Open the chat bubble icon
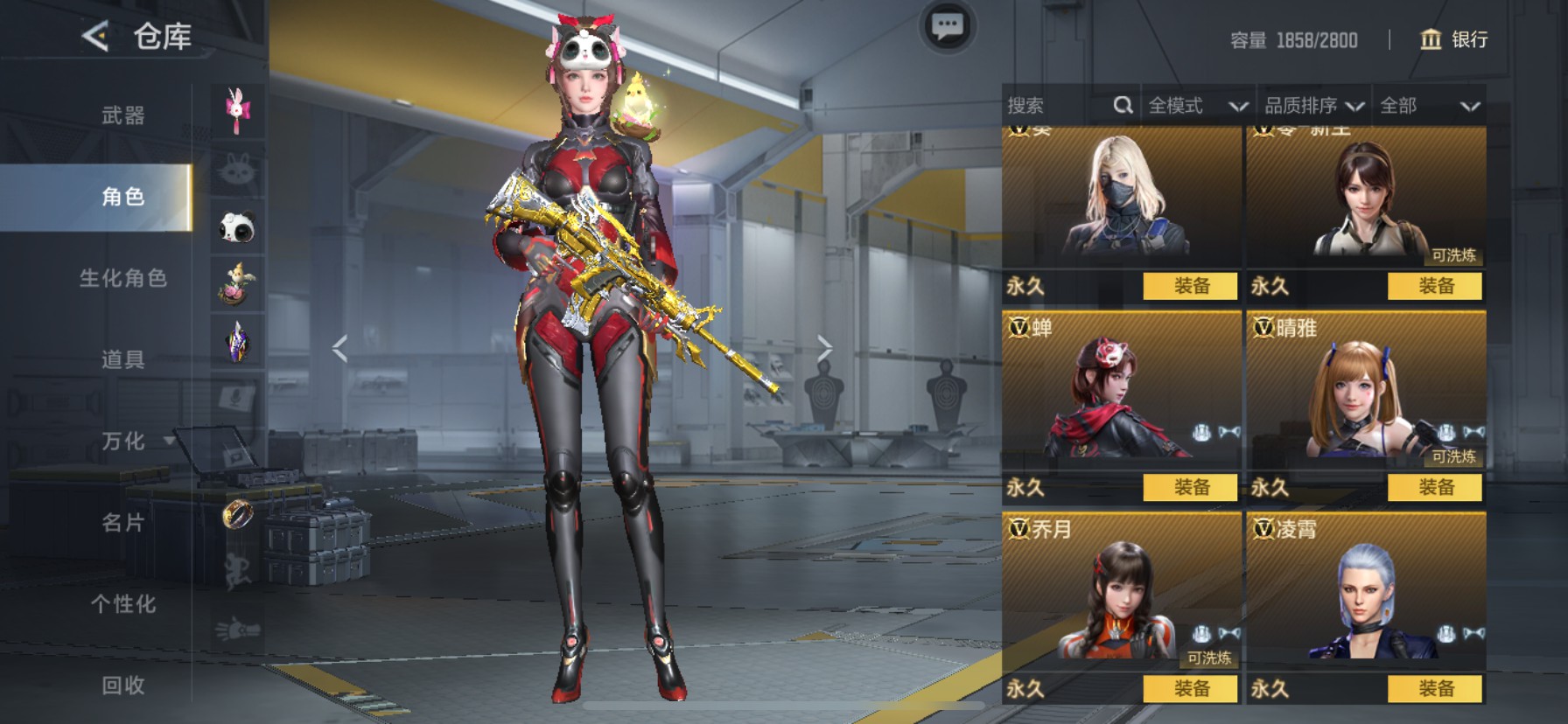Screen dimensions: 1568x724 [947, 27]
